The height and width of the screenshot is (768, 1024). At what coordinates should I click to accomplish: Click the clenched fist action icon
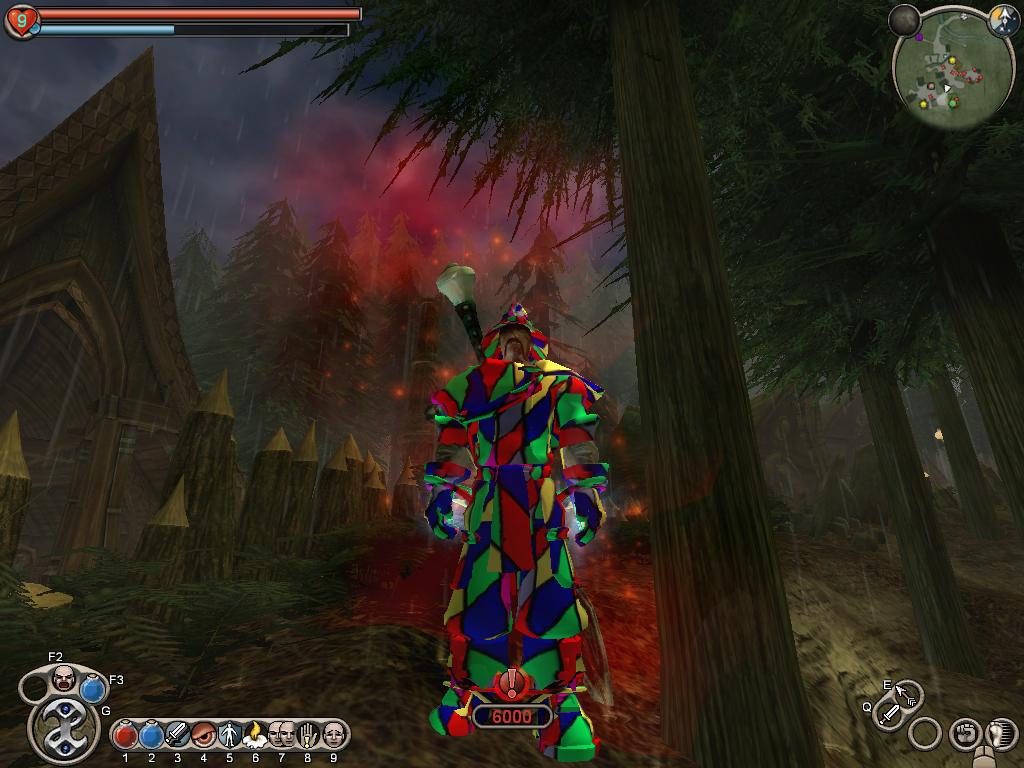964,732
